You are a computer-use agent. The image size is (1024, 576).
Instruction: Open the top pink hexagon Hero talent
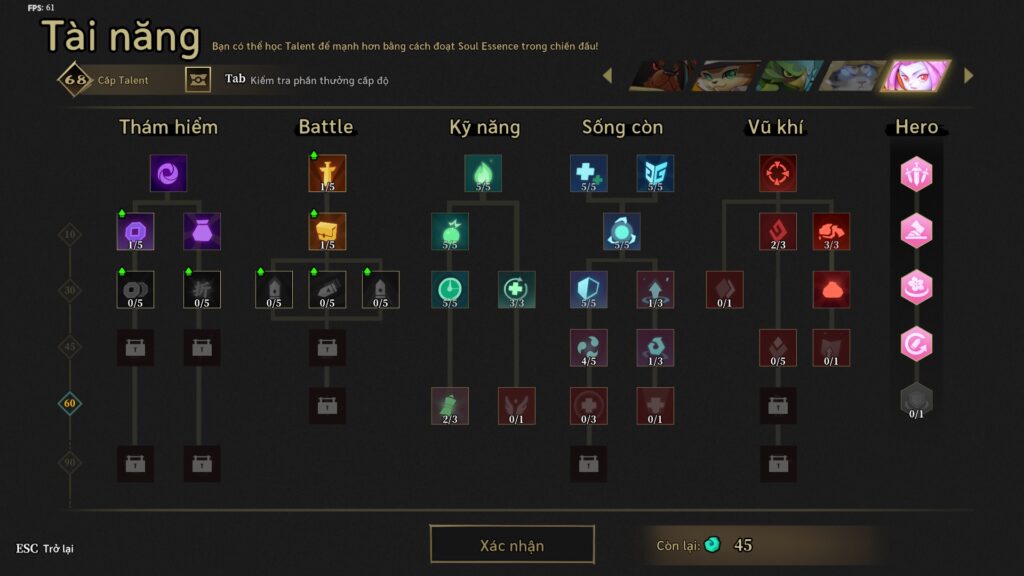click(916, 175)
